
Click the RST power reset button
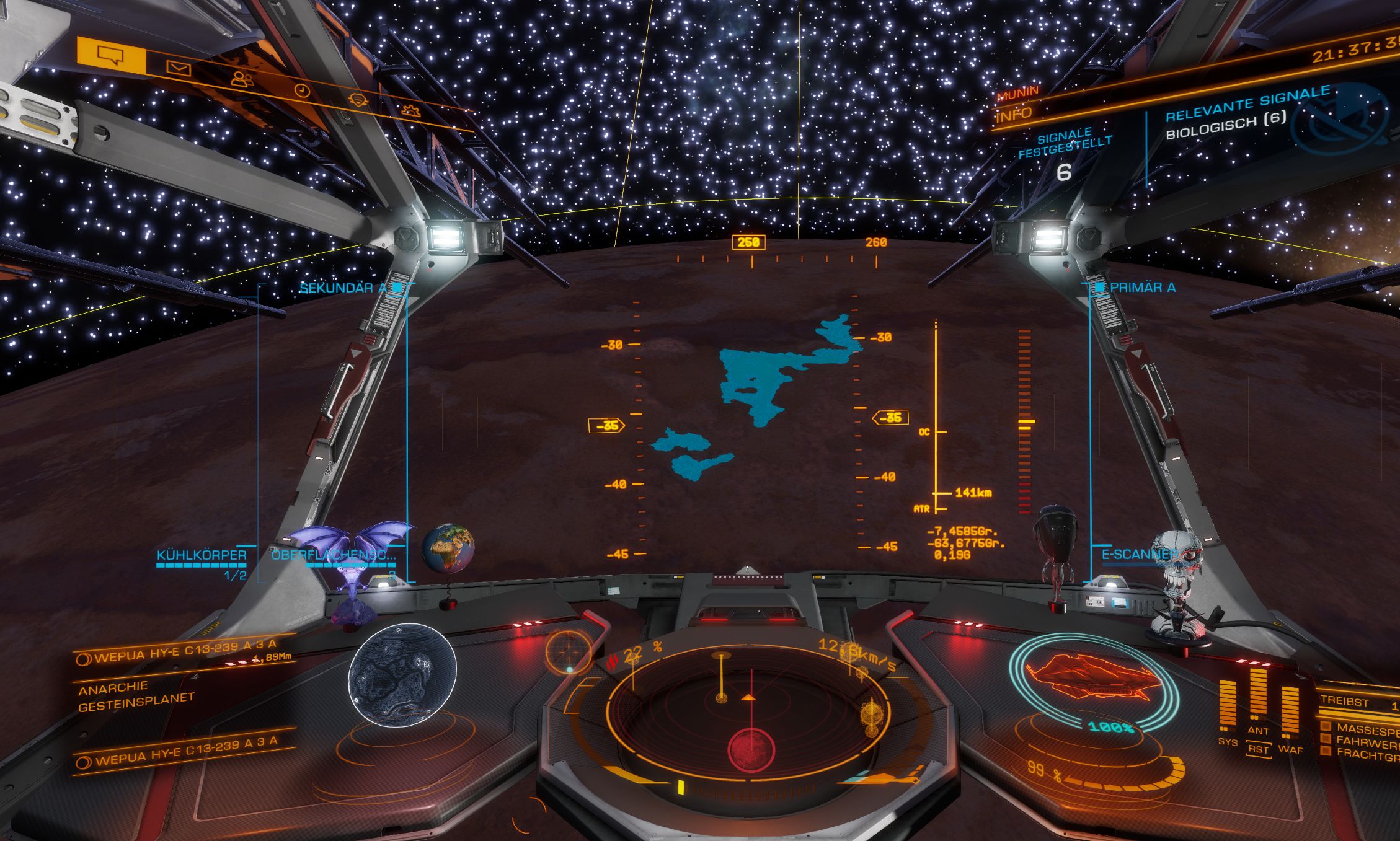(1258, 749)
